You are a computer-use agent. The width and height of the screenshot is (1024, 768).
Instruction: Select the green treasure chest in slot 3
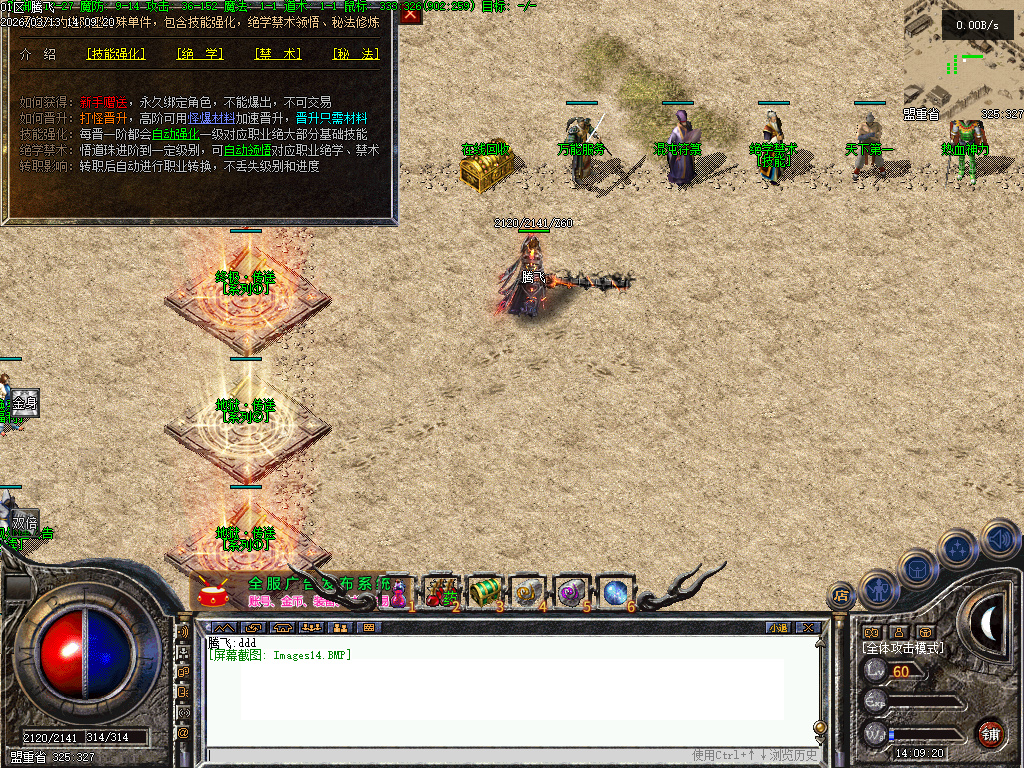(484, 591)
